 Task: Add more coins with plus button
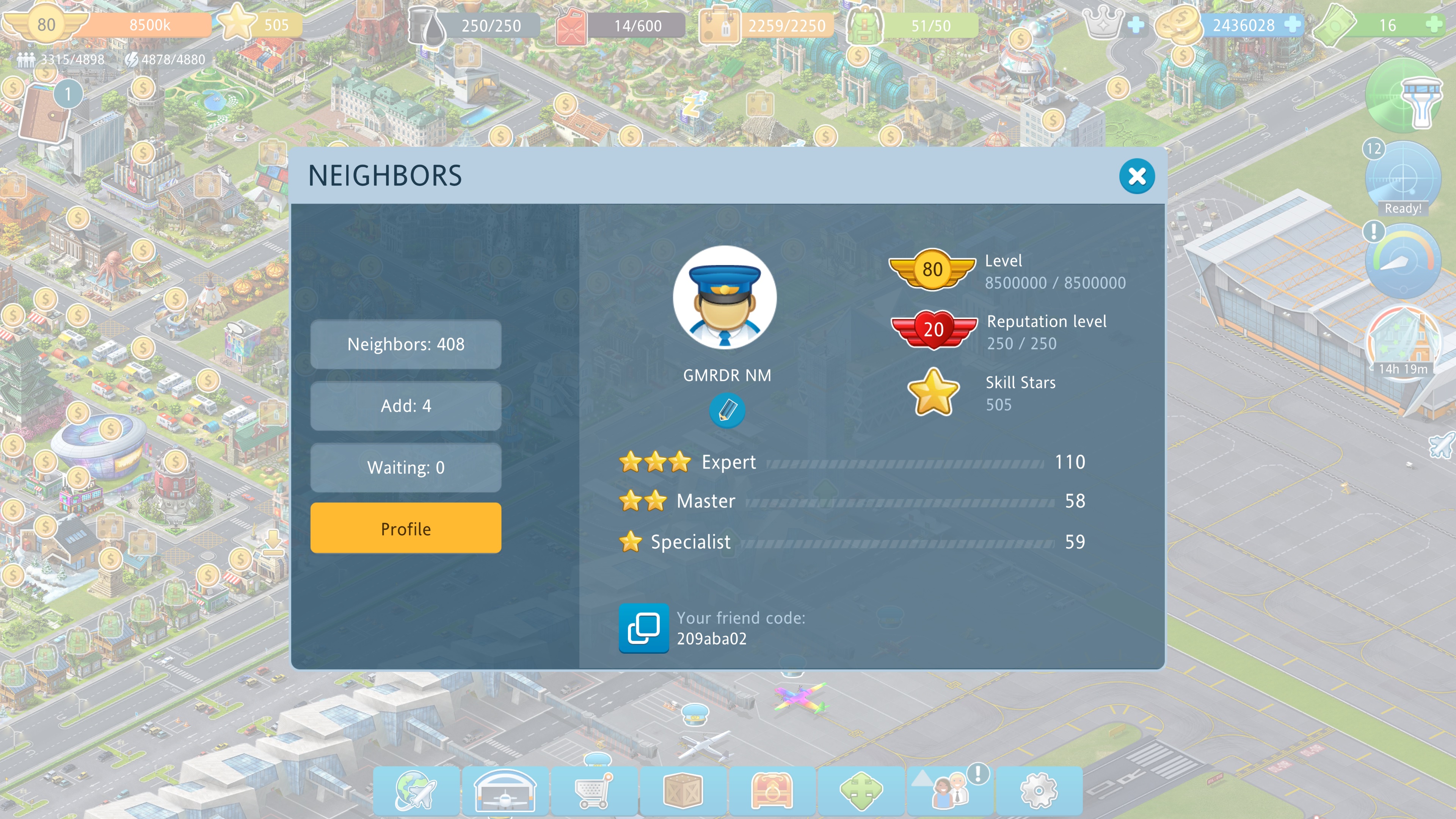coord(1292,25)
